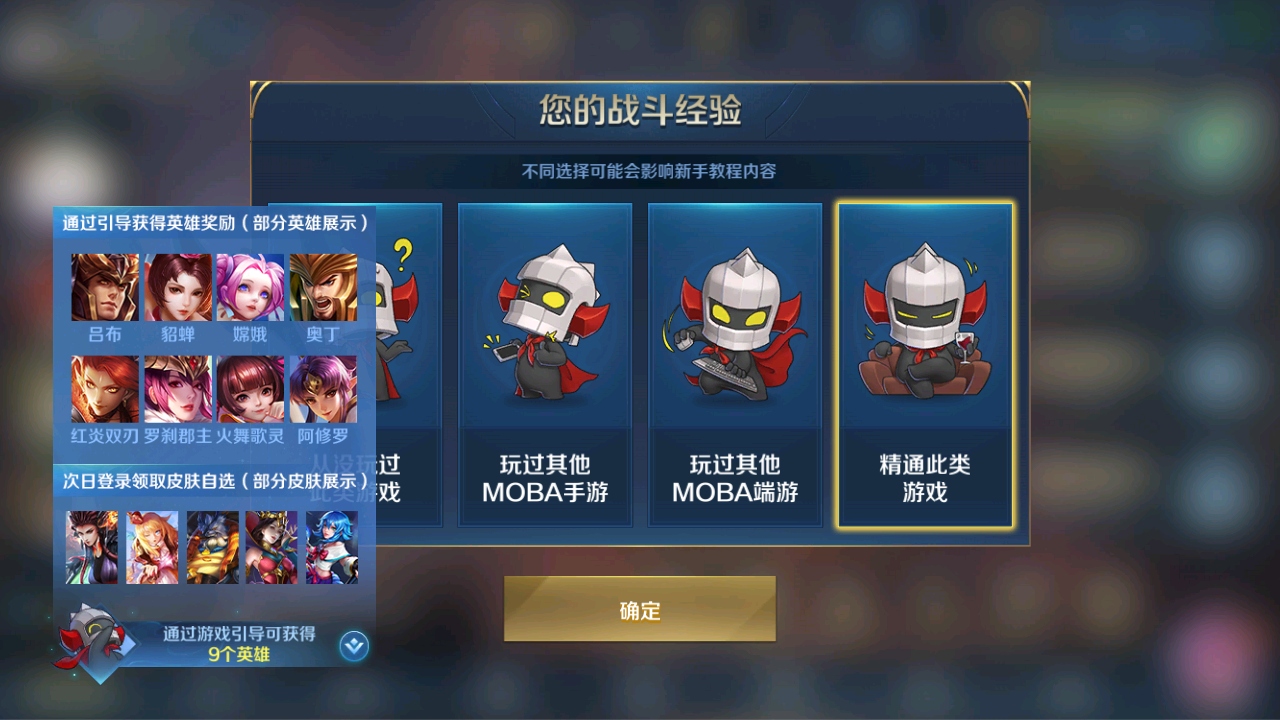Select the yellow armored robot skin thumbnail
Screen dimensions: 1280x720
[x=212, y=547]
